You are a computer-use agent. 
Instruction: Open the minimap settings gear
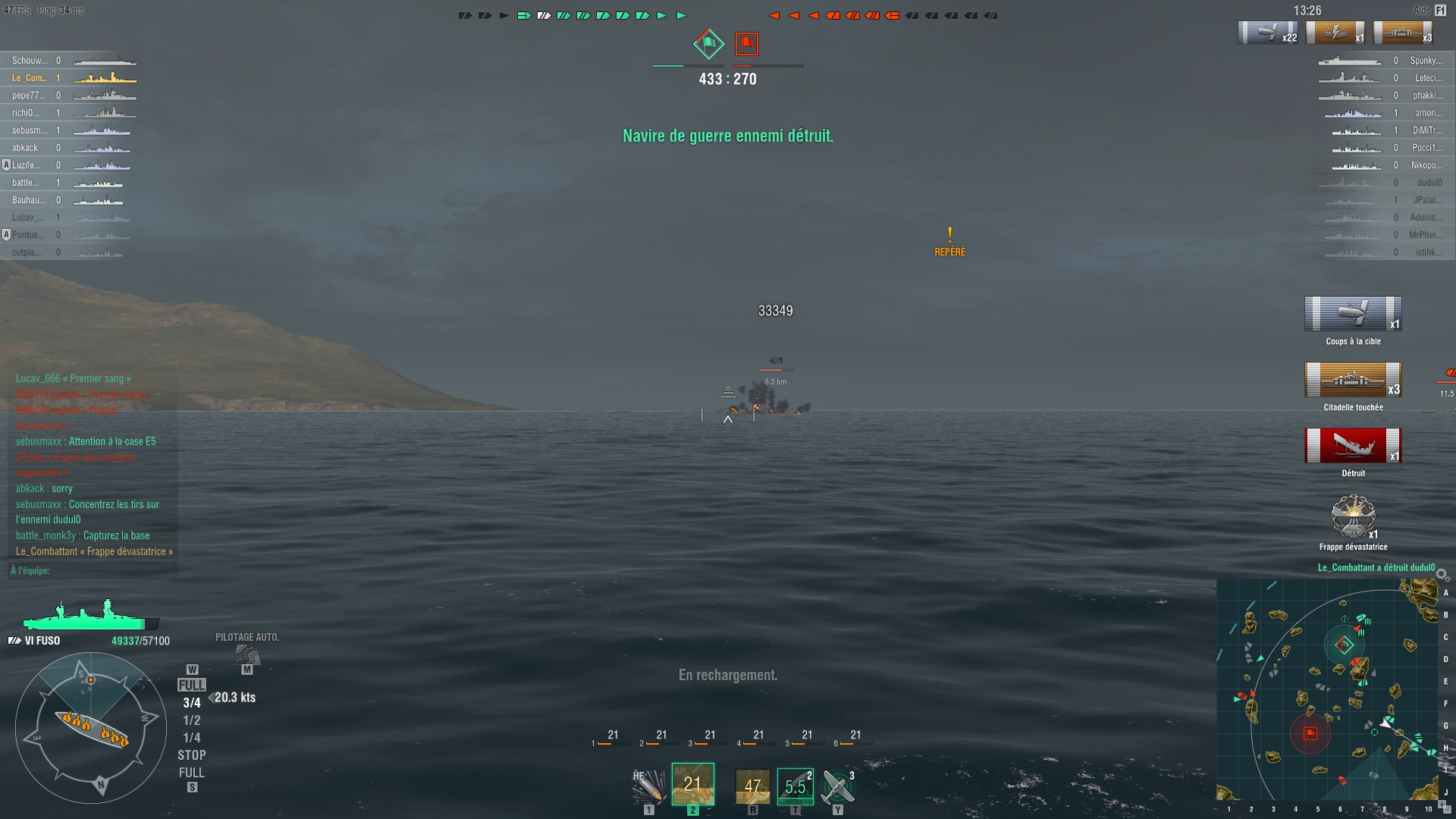point(1442,575)
